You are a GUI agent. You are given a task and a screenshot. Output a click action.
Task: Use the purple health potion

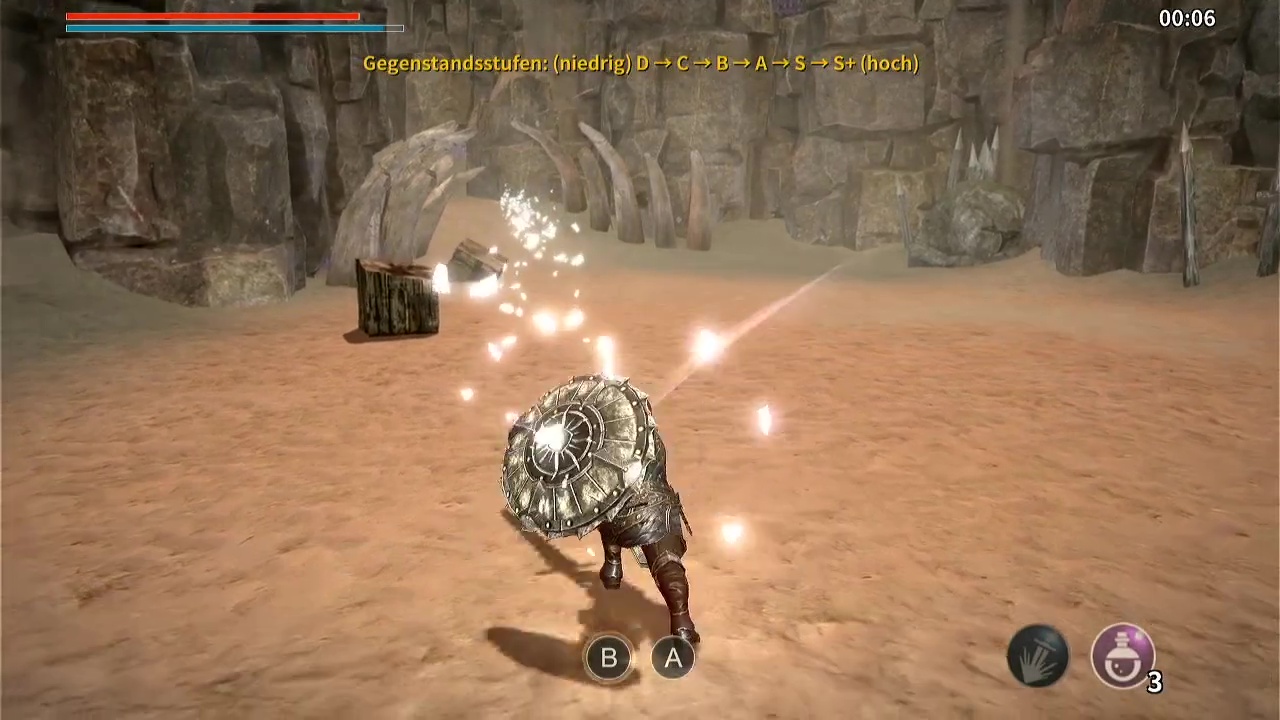point(1122,656)
